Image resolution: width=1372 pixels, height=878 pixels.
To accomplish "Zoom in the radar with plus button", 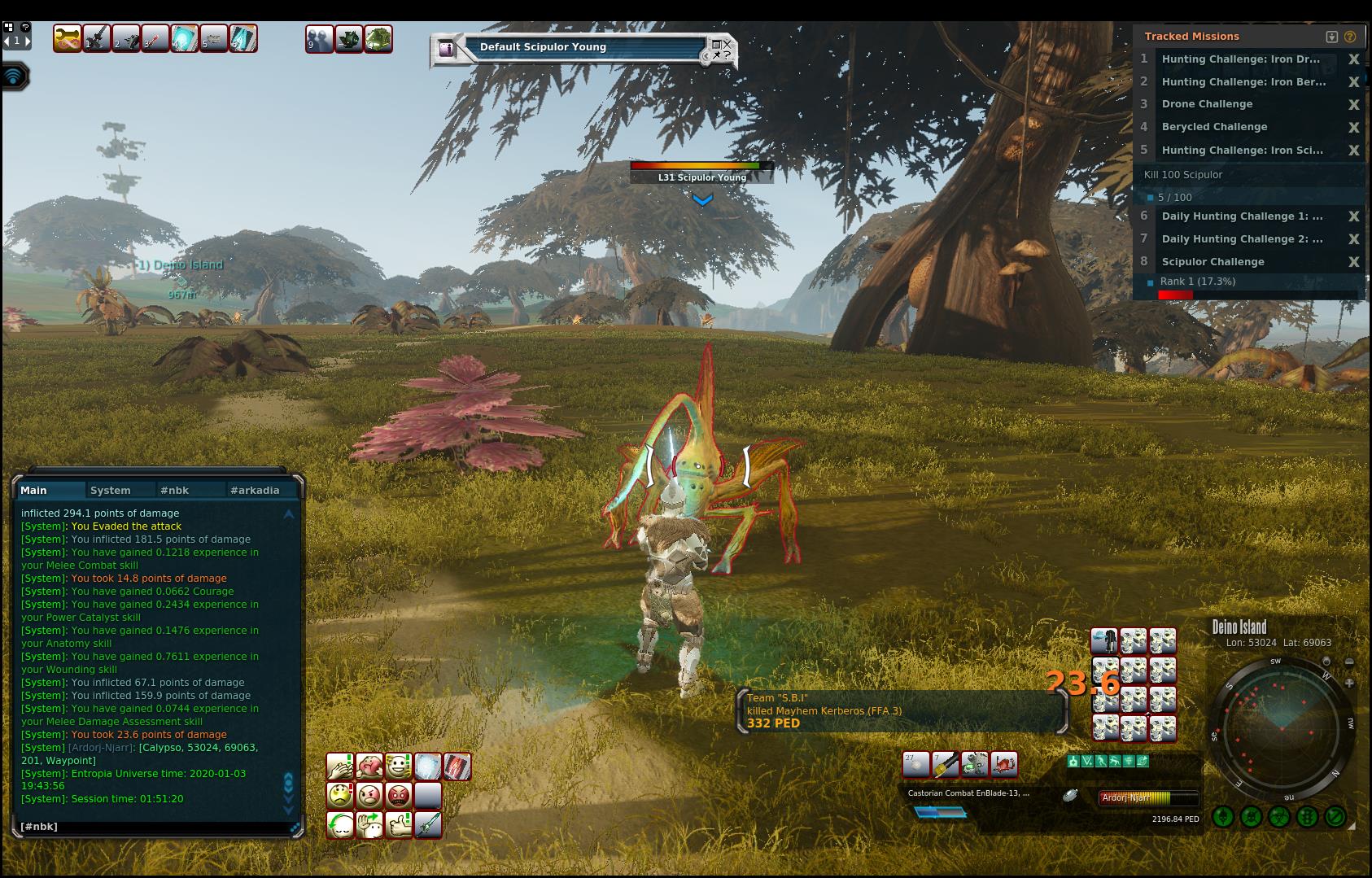I will [1349, 683].
